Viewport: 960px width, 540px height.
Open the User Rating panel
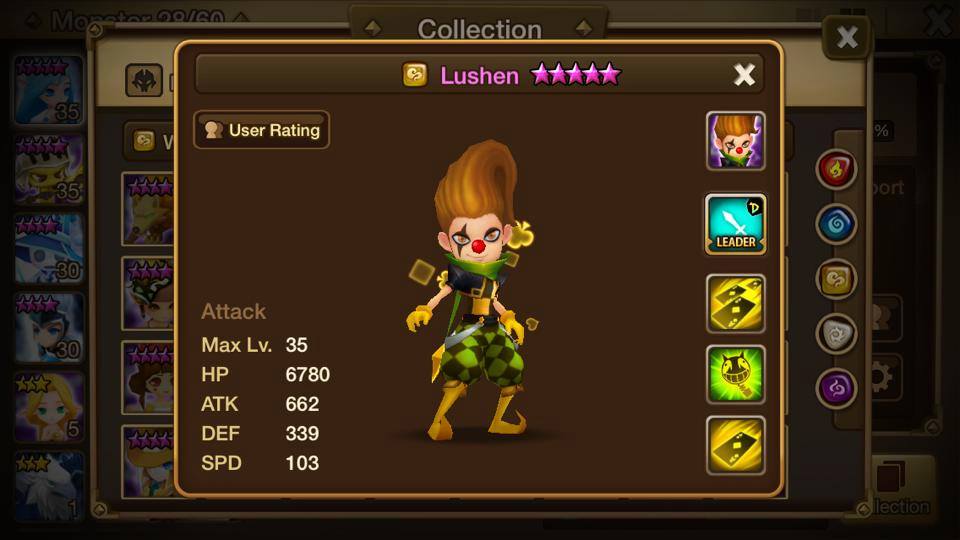click(x=262, y=130)
